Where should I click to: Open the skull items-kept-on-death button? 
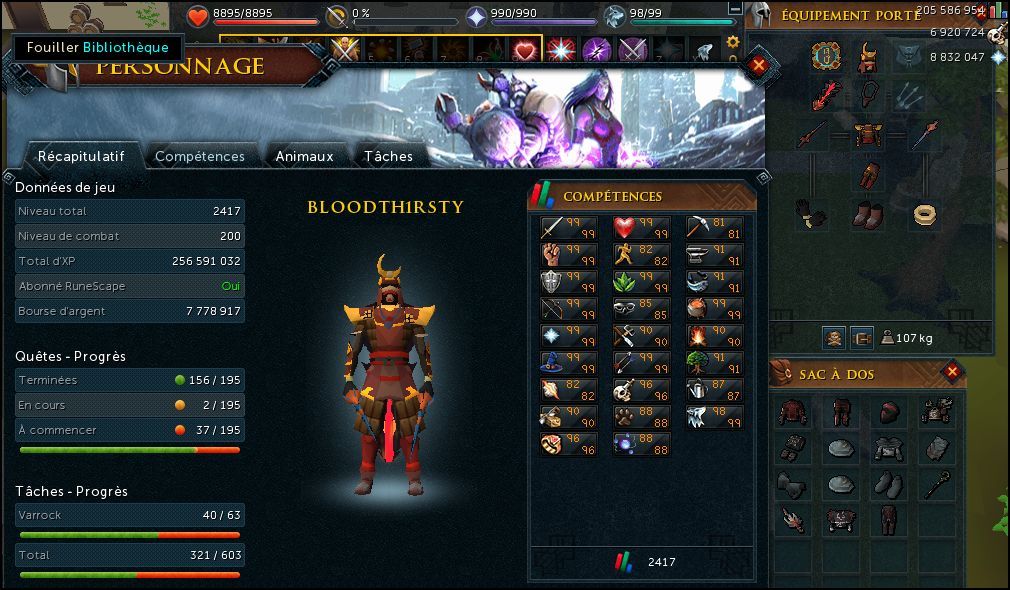click(x=833, y=338)
